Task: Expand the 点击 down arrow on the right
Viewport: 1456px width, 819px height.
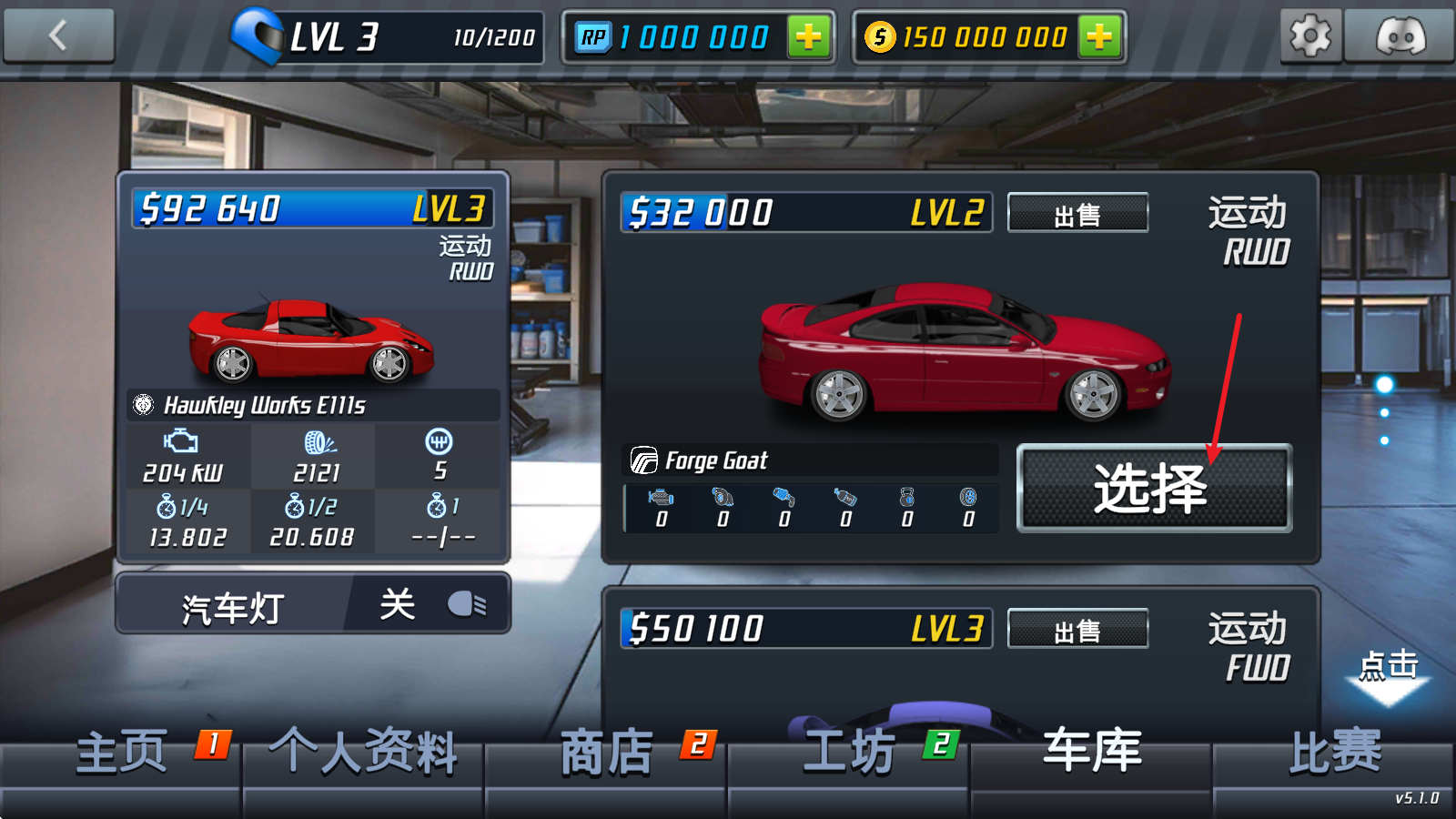Action: click(x=1387, y=678)
